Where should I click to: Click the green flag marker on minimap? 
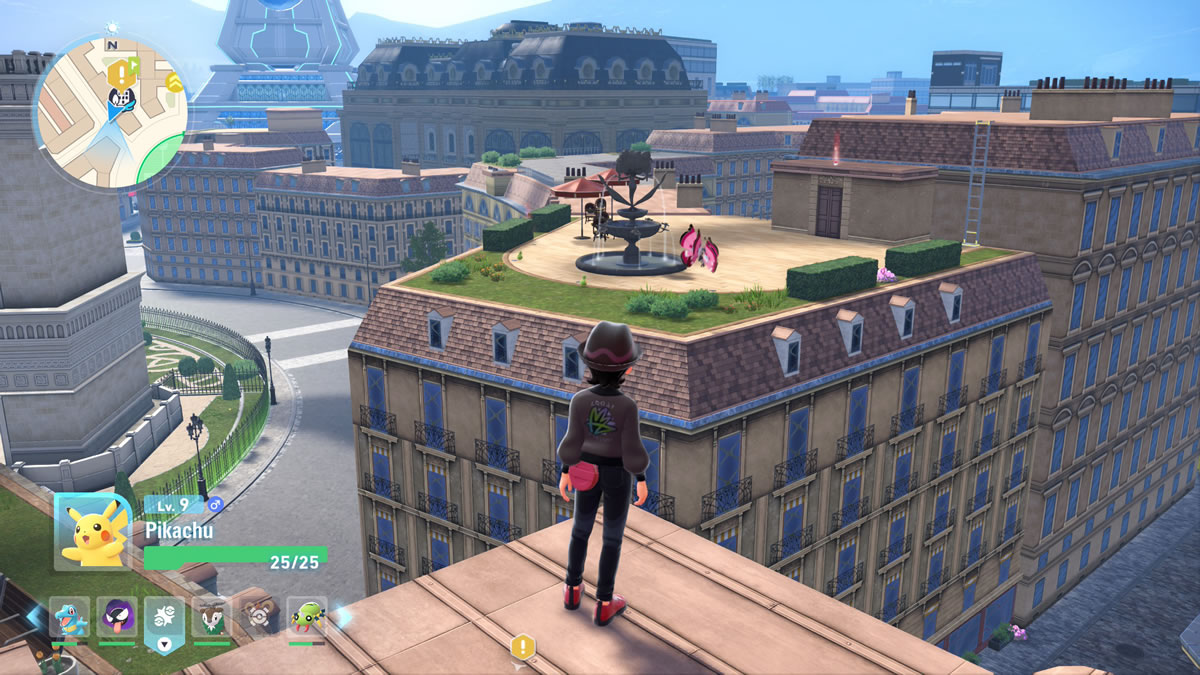coord(134,65)
